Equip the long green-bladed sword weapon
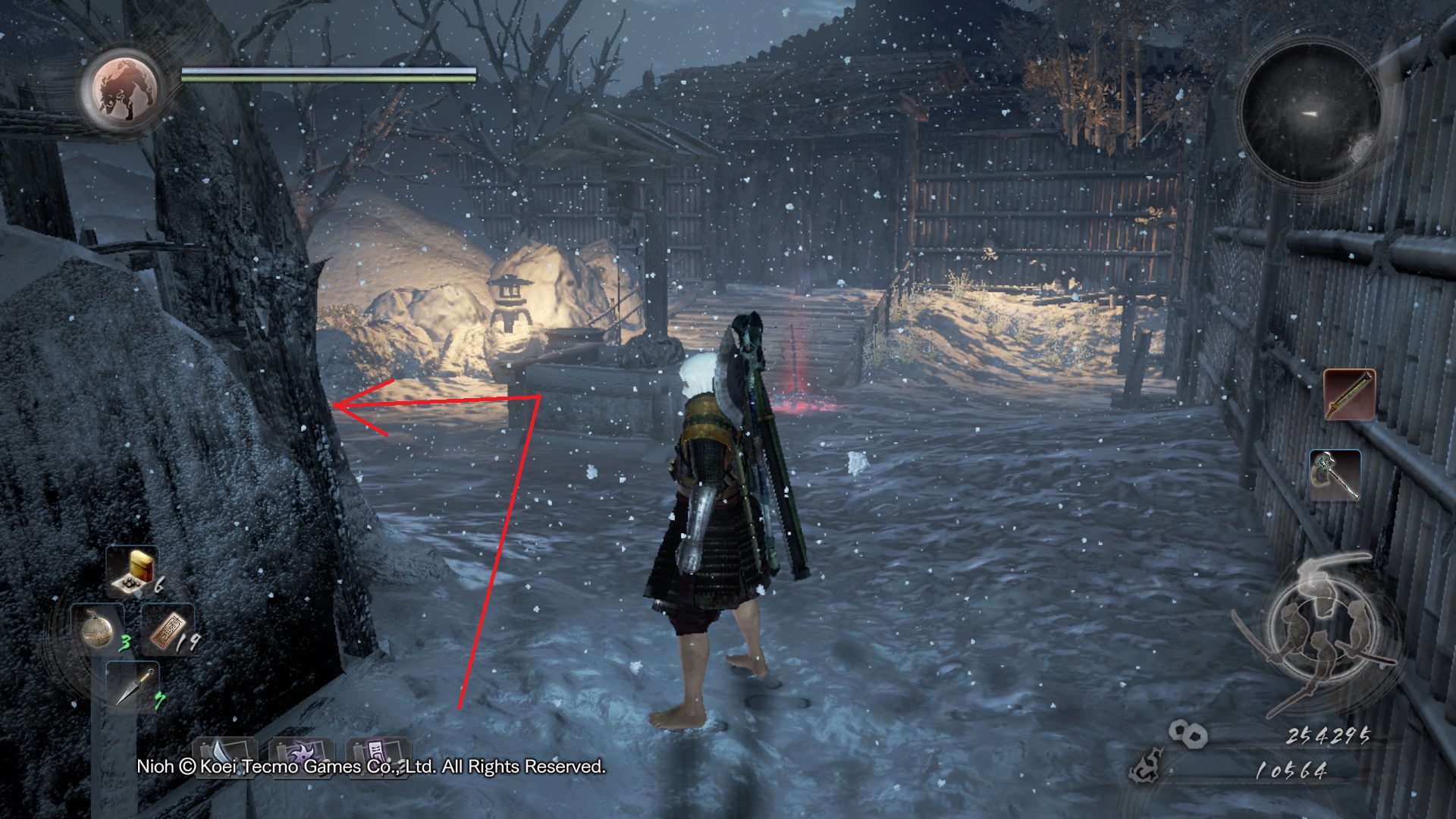Screen dimensions: 1456x819 click(x=1349, y=395)
